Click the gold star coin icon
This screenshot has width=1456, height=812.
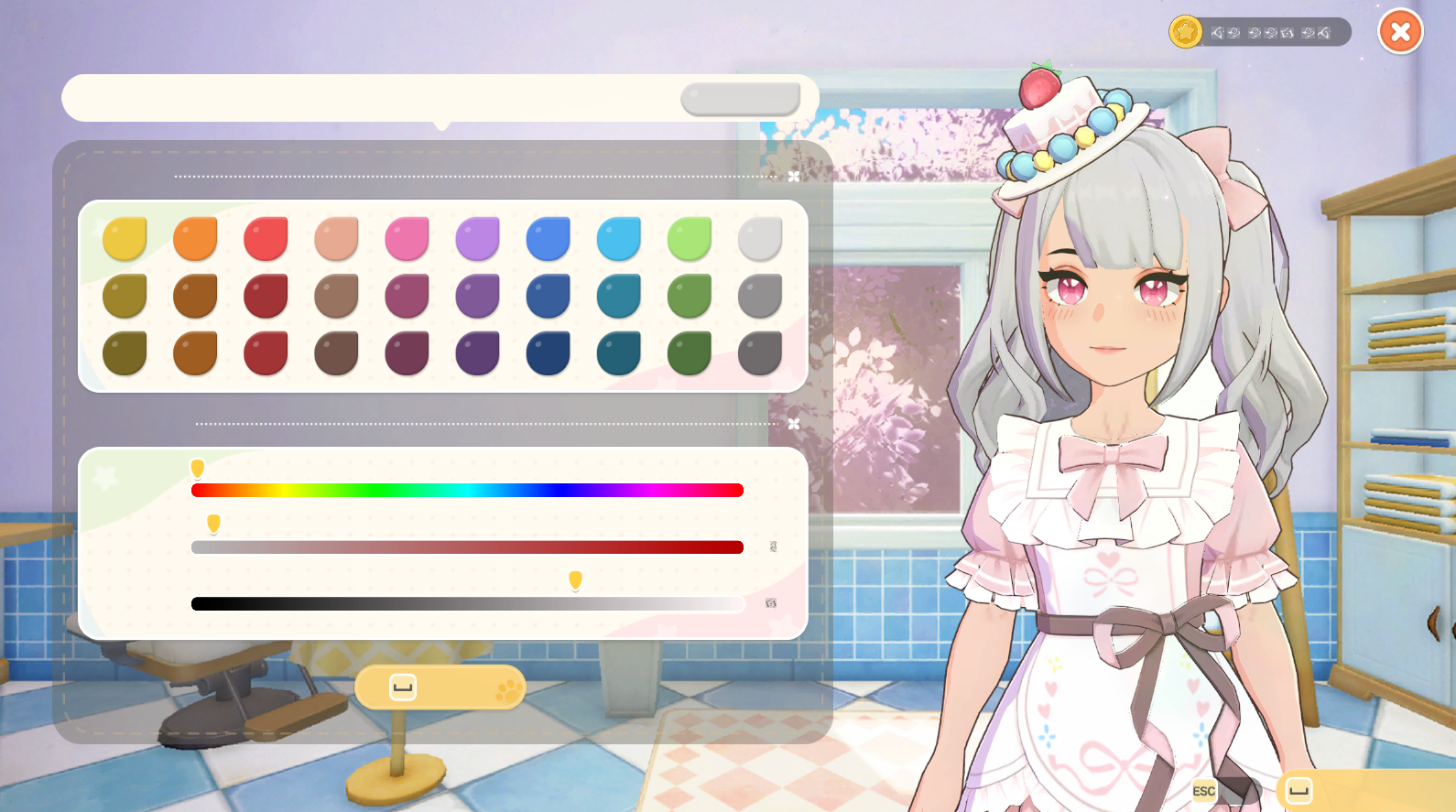(1185, 32)
